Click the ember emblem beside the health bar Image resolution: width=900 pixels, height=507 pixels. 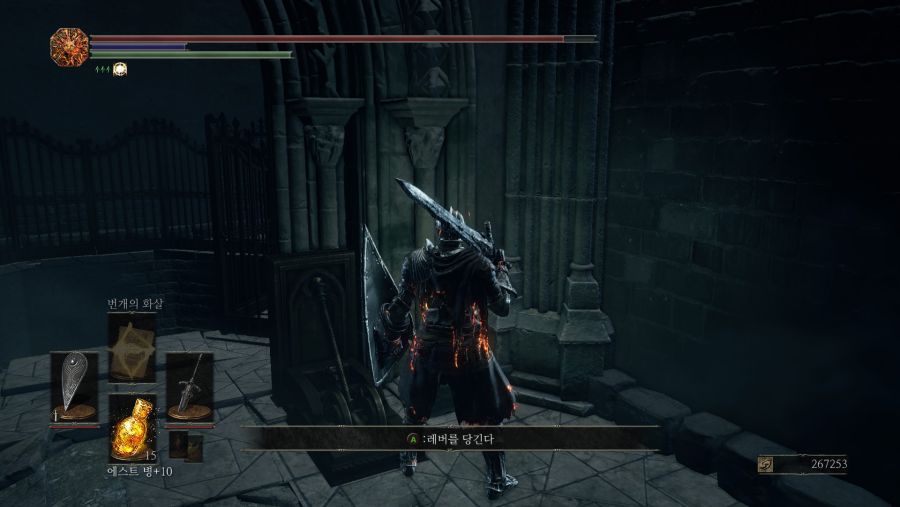(x=69, y=46)
